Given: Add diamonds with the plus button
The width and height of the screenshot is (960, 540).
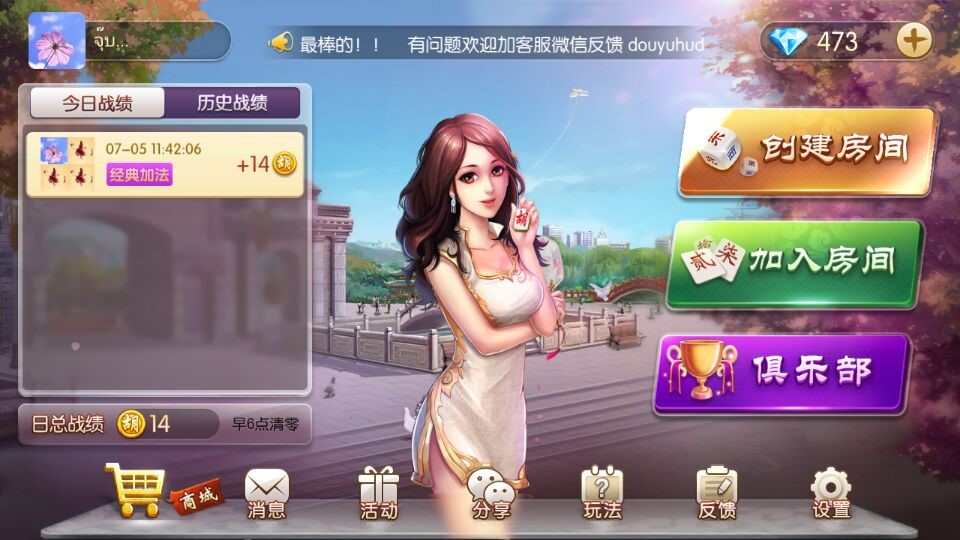Looking at the screenshot, I should [912, 41].
